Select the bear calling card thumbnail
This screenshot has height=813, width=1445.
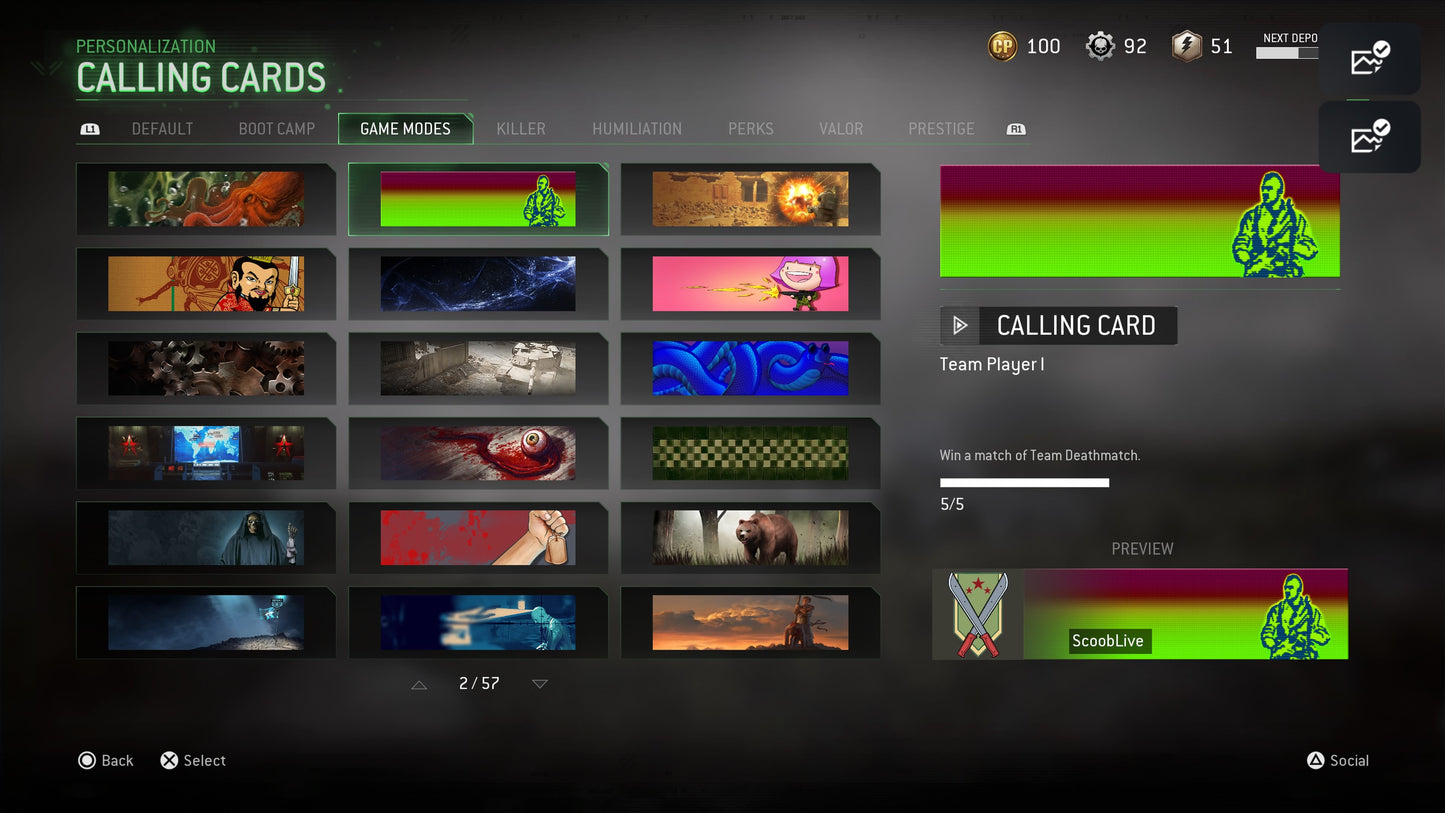(x=750, y=538)
